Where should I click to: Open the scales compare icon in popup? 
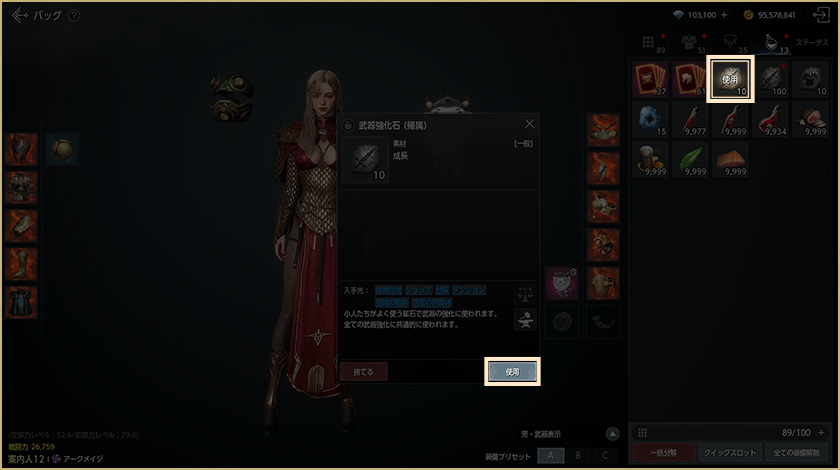(524, 294)
